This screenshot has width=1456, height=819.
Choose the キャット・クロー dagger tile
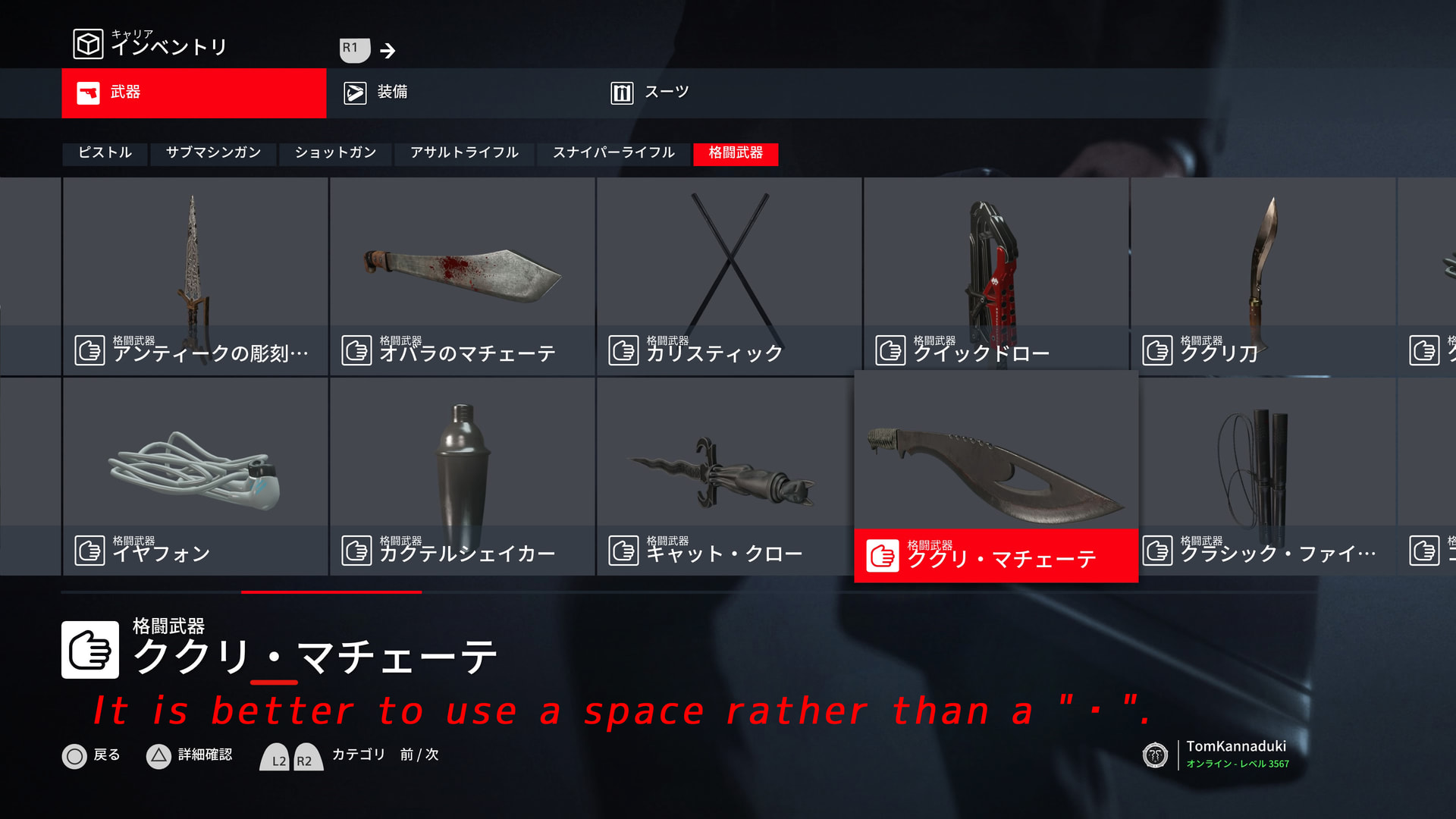tap(730, 476)
